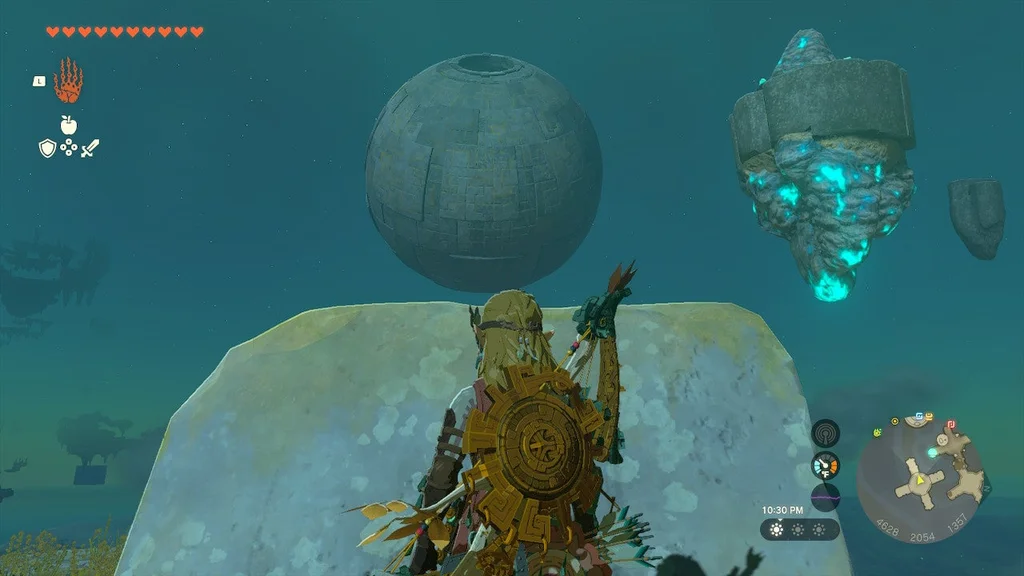The height and width of the screenshot is (576, 1024).
Task: Click the Sheikah sensor signal icon
Action: (825, 433)
